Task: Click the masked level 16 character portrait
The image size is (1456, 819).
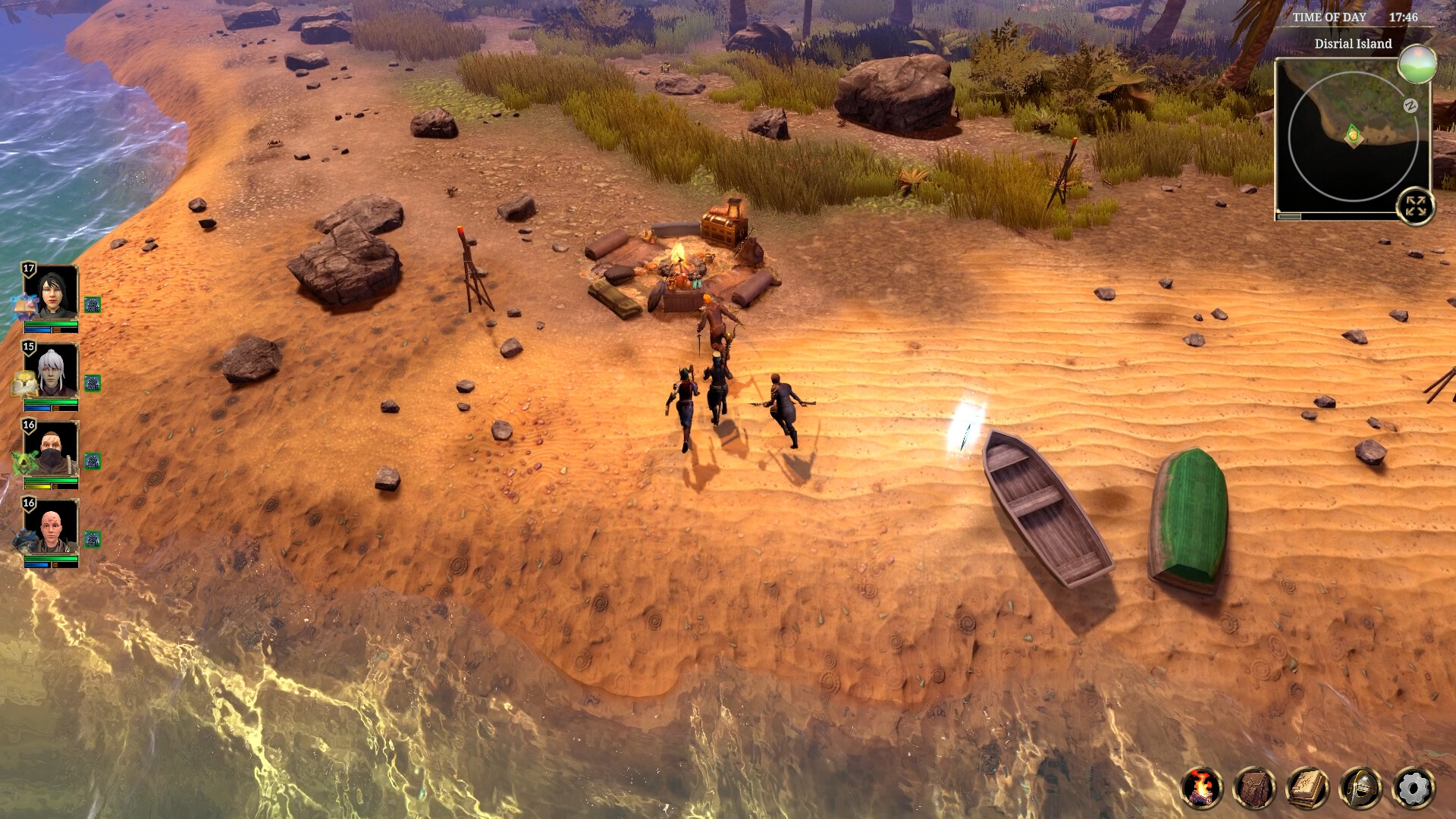Action: 49,449
